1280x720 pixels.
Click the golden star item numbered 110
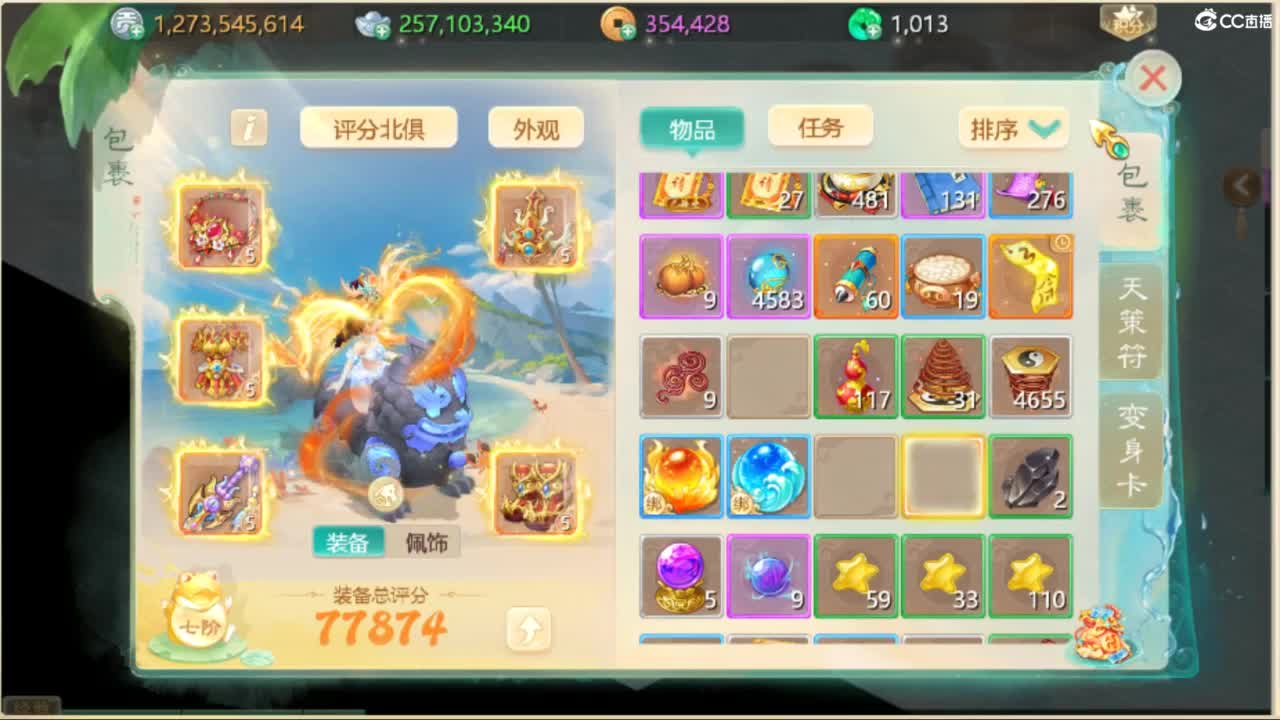1030,575
